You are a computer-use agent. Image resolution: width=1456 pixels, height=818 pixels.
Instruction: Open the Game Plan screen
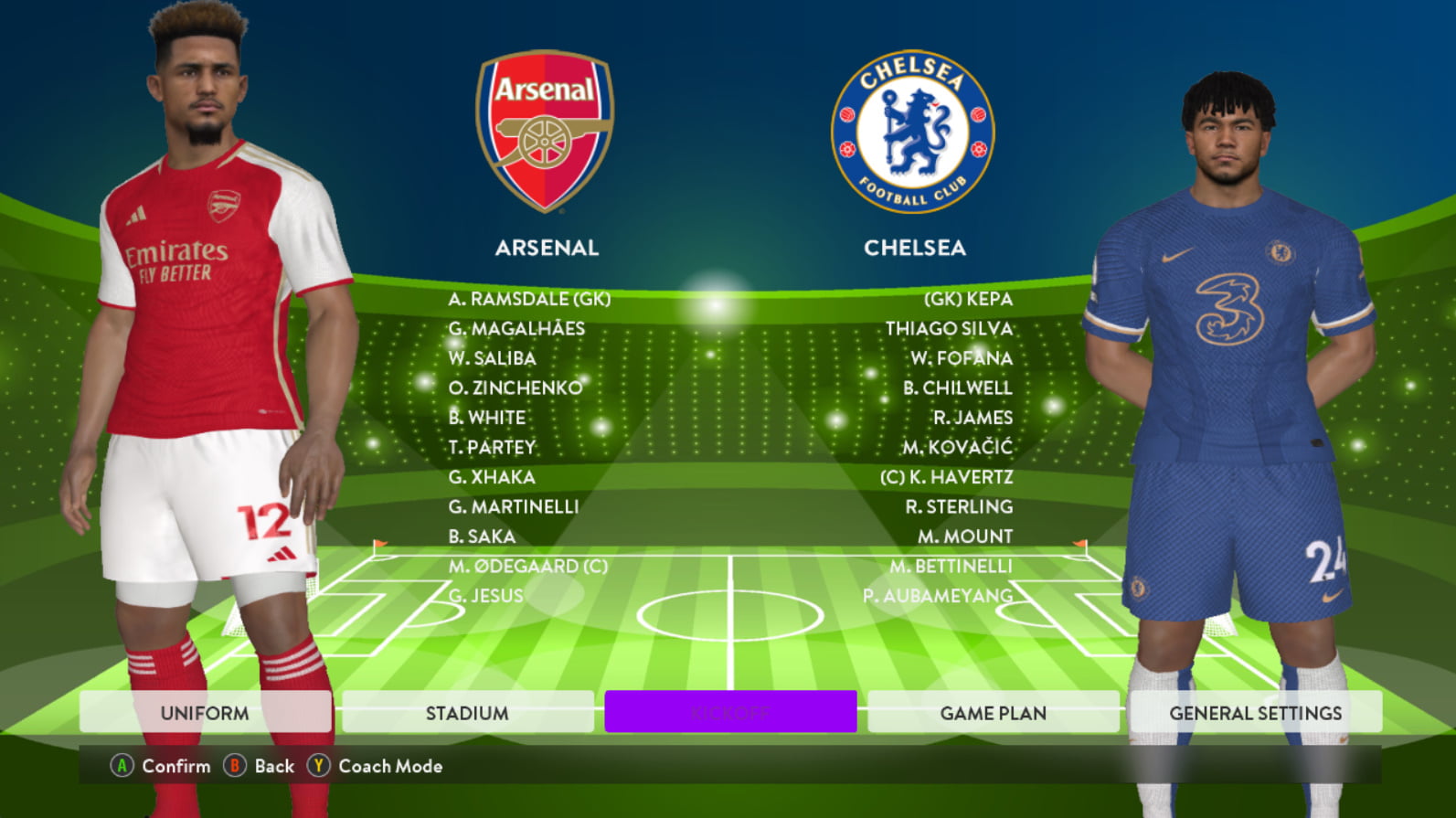click(993, 712)
